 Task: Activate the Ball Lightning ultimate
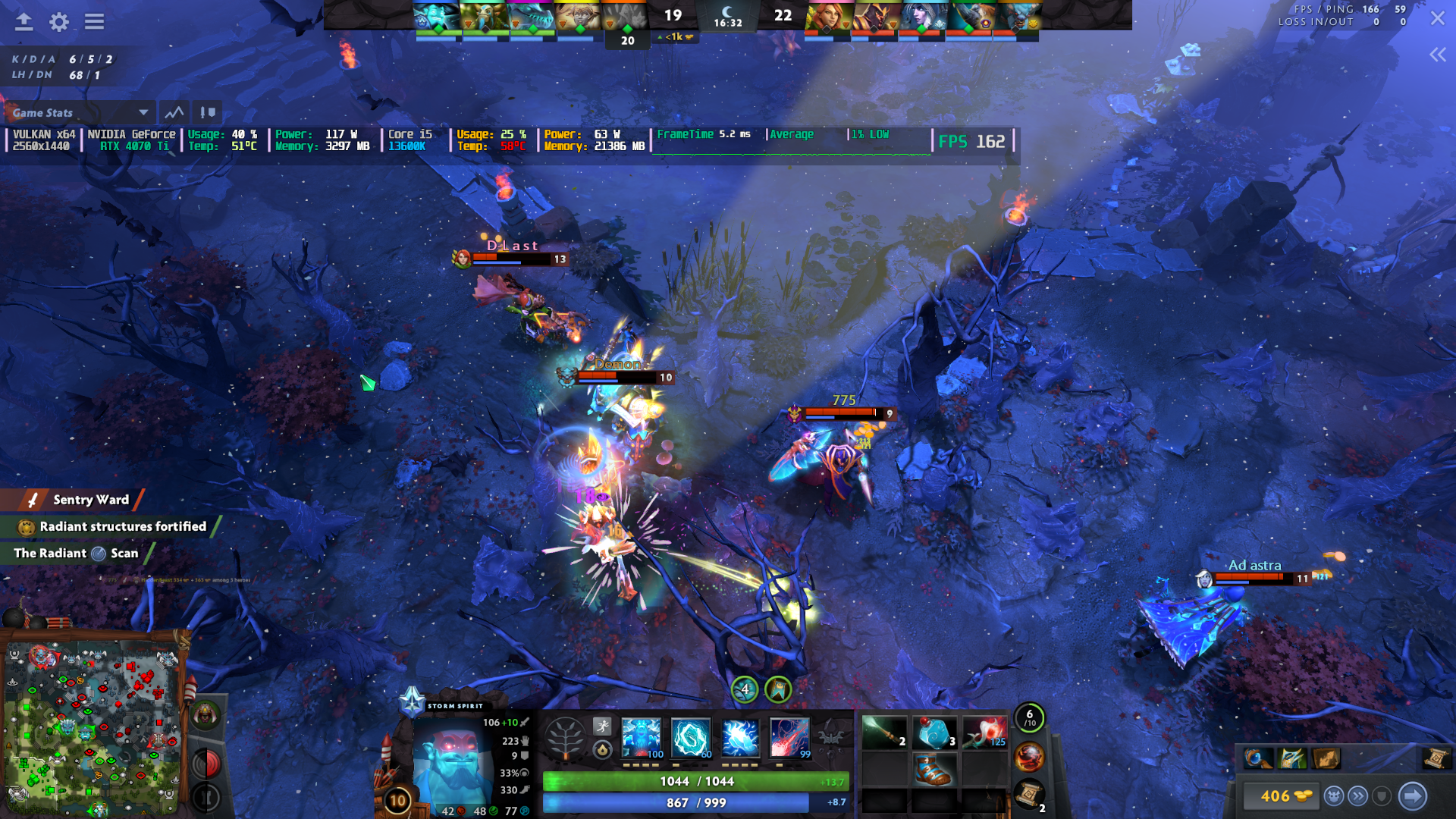point(789,737)
